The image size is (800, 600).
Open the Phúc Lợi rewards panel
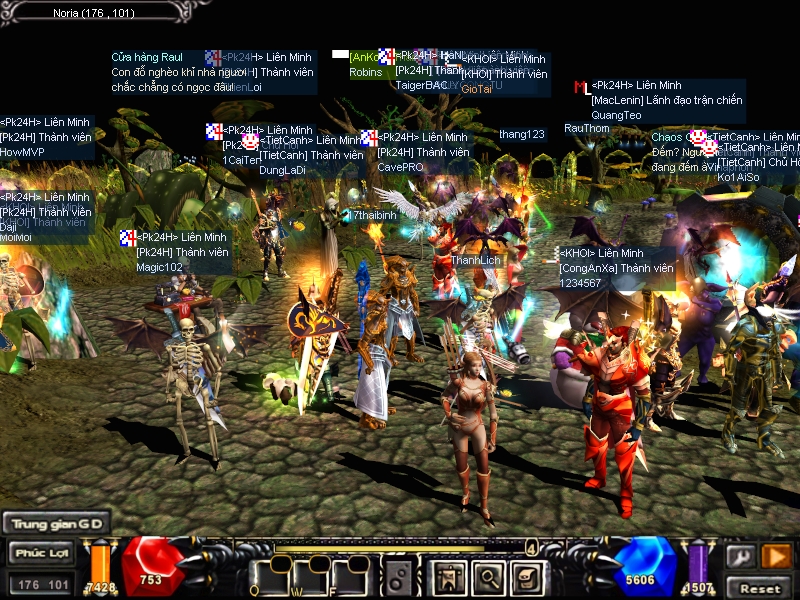41,552
